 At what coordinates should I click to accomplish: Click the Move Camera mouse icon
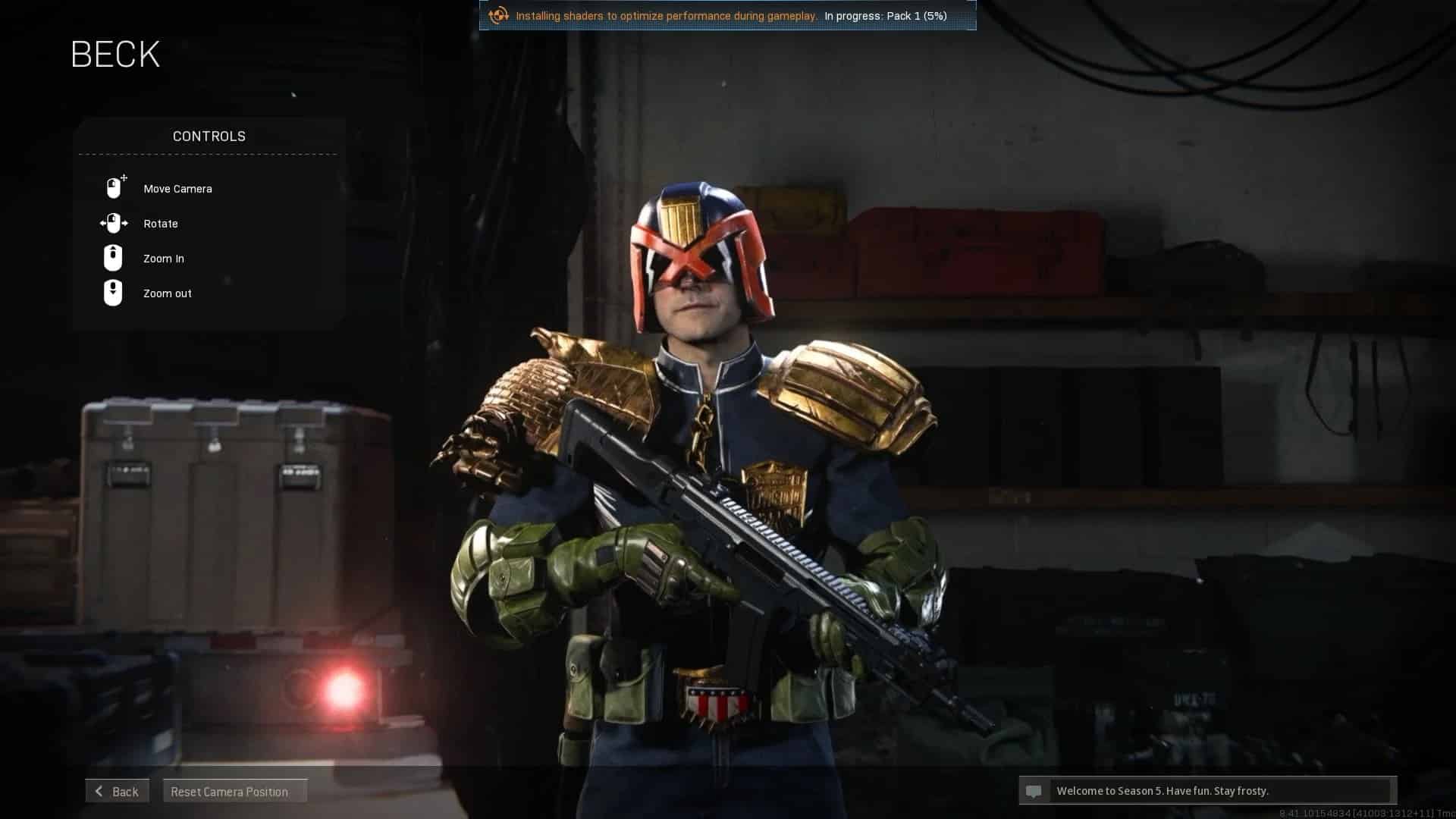coord(113,186)
